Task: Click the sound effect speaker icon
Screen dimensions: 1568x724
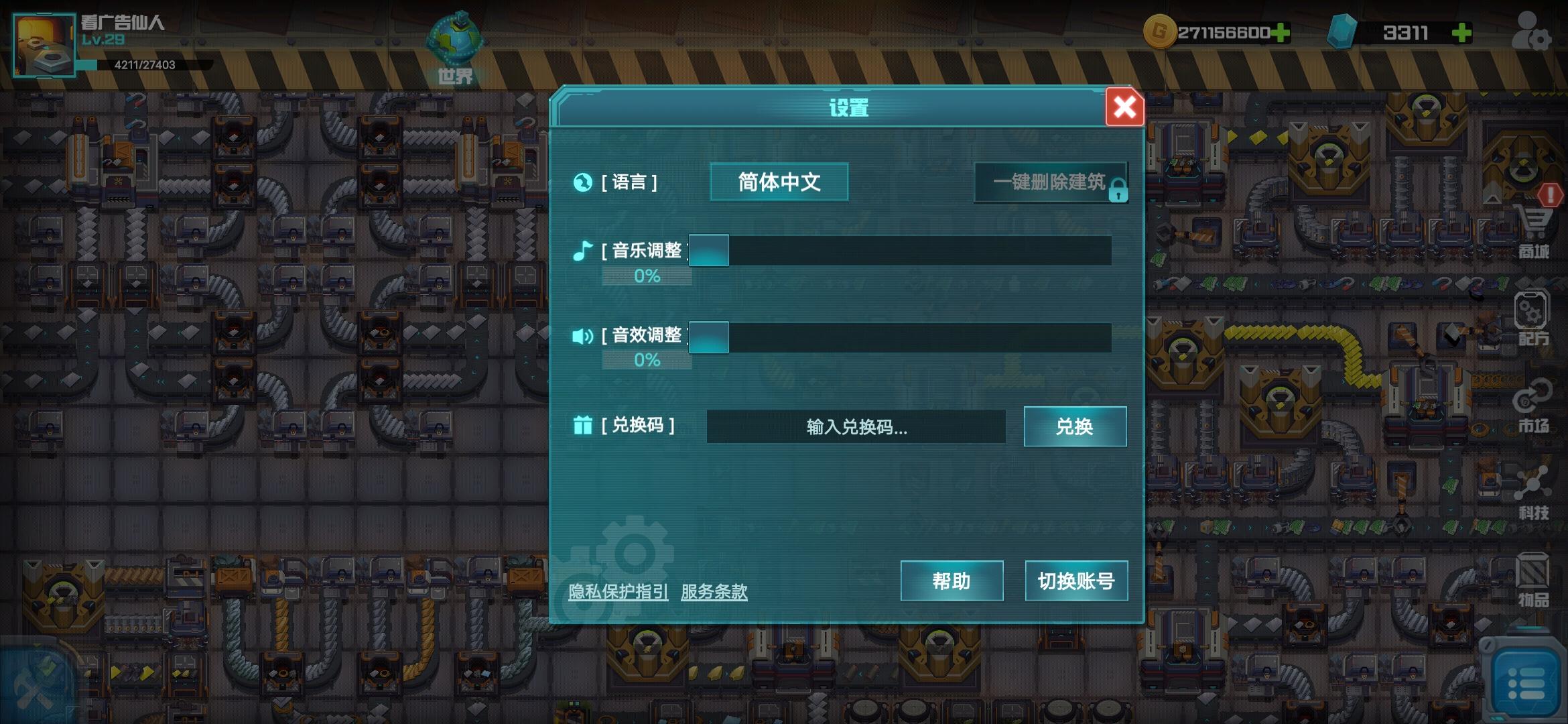Action: [x=582, y=337]
